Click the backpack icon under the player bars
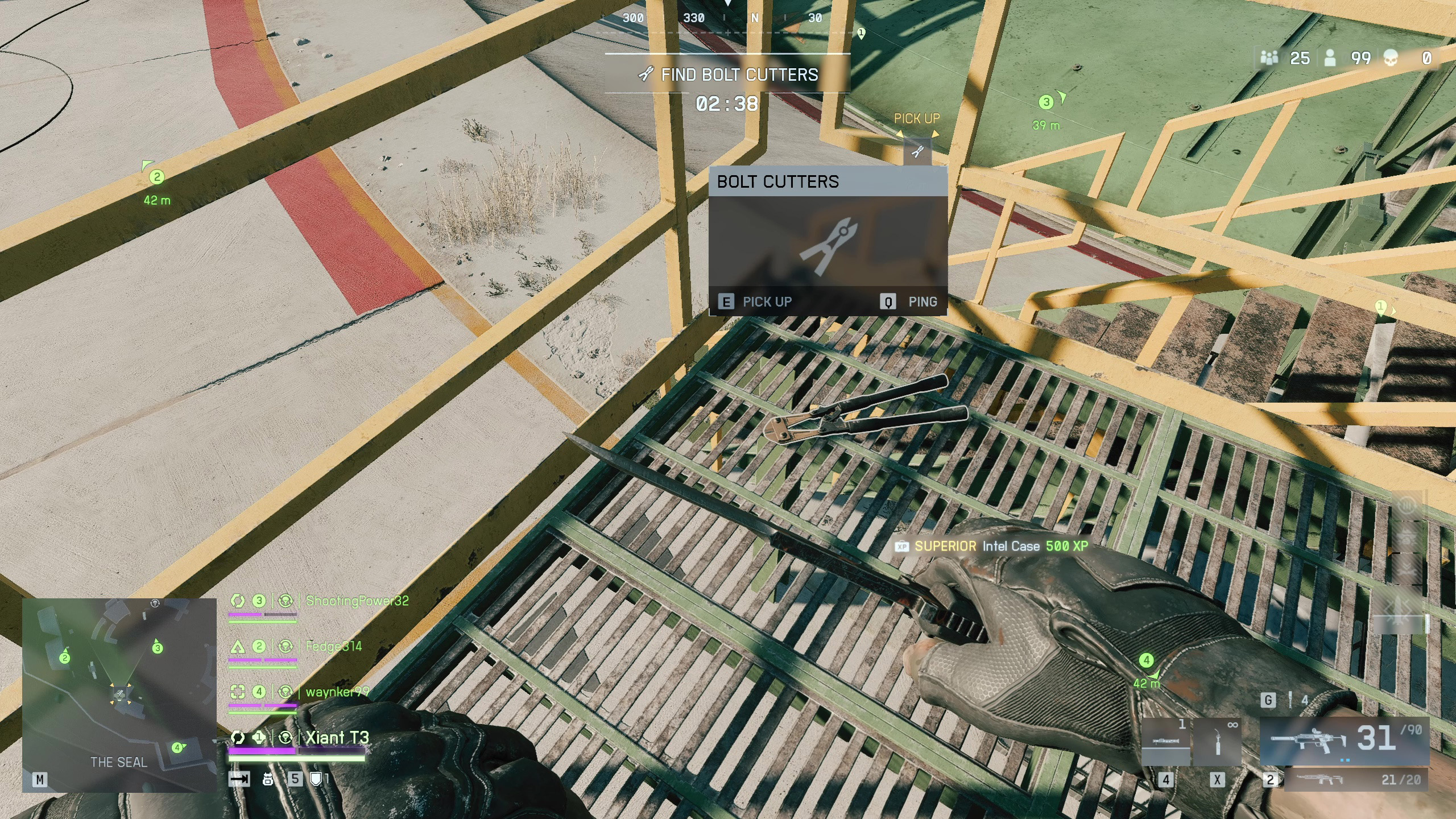This screenshot has height=819, width=1456. click(268, 779)
